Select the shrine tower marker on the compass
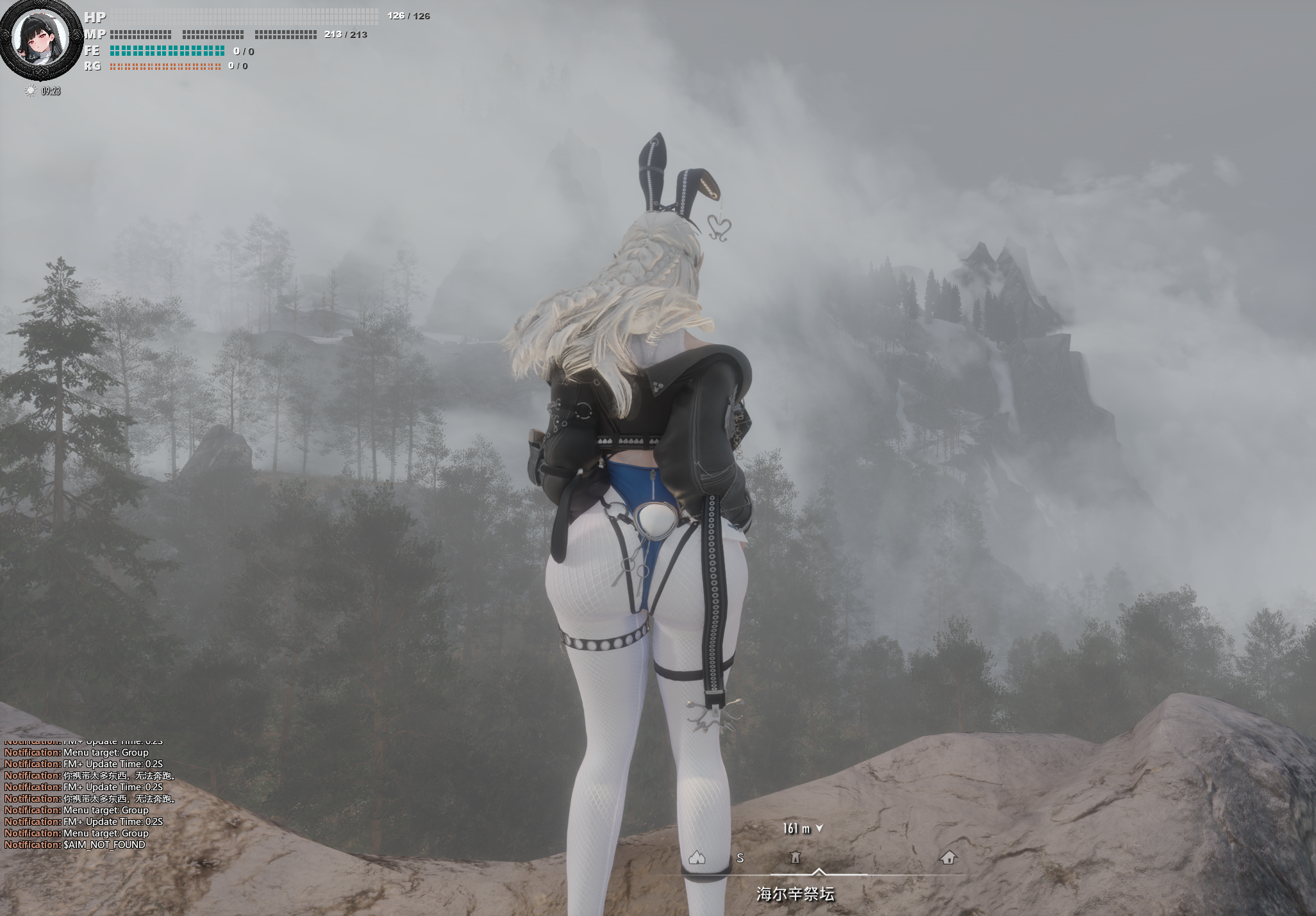The image size is (1316, 916). [795, 857]
